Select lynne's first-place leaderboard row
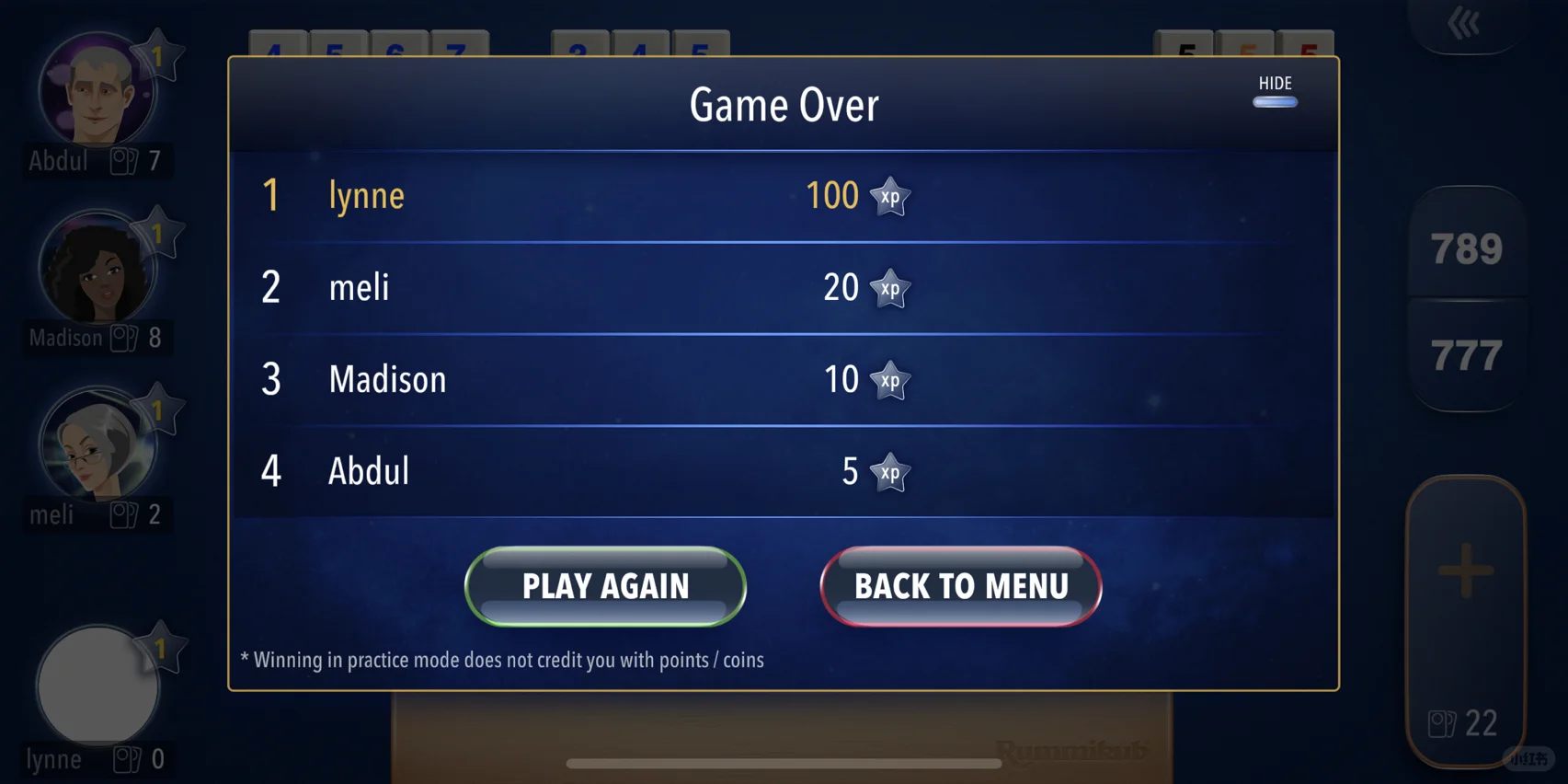This screenshot has height=784, width=1568. point(782,195)
